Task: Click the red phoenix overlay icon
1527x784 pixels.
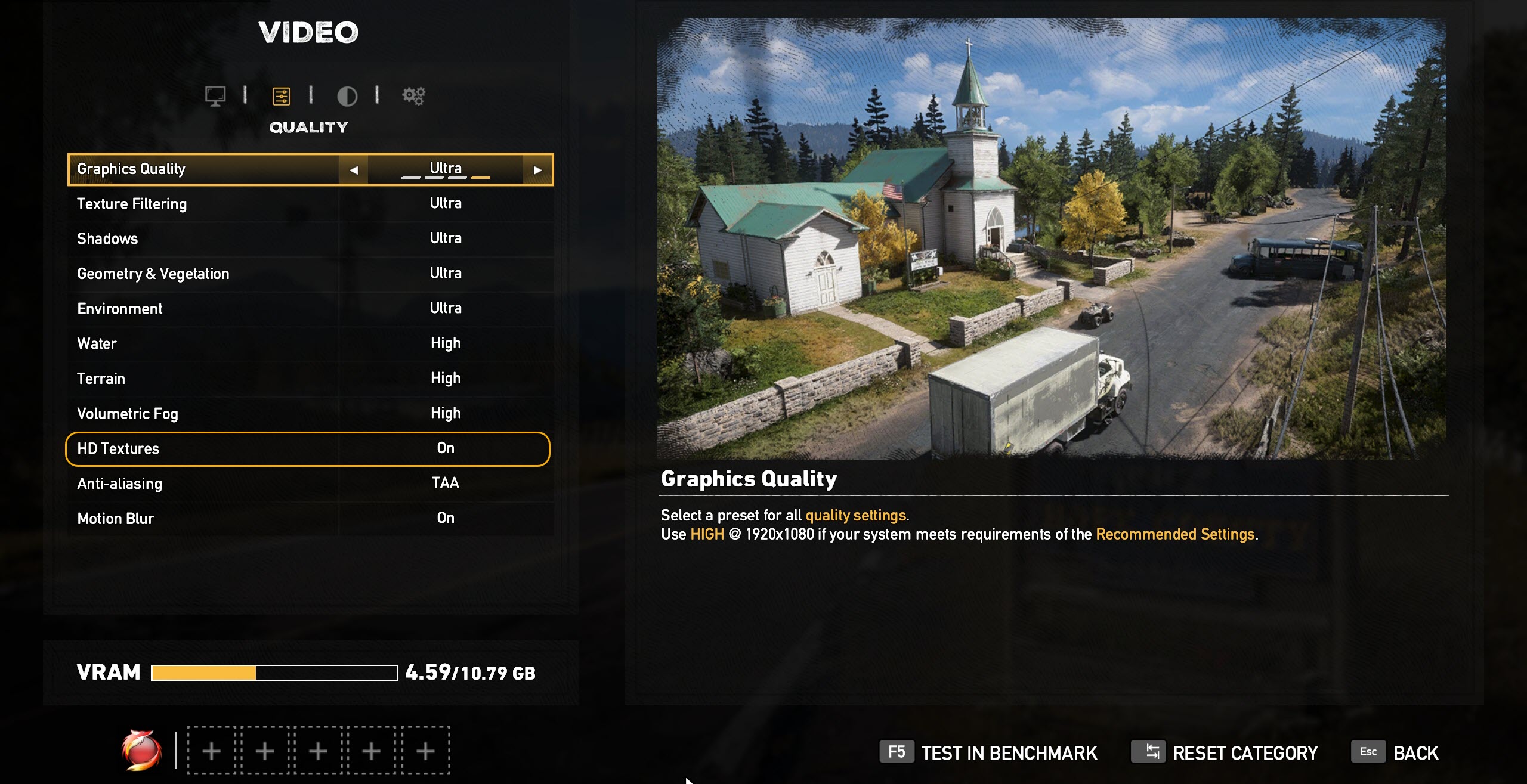Action: tap(141, 750)
